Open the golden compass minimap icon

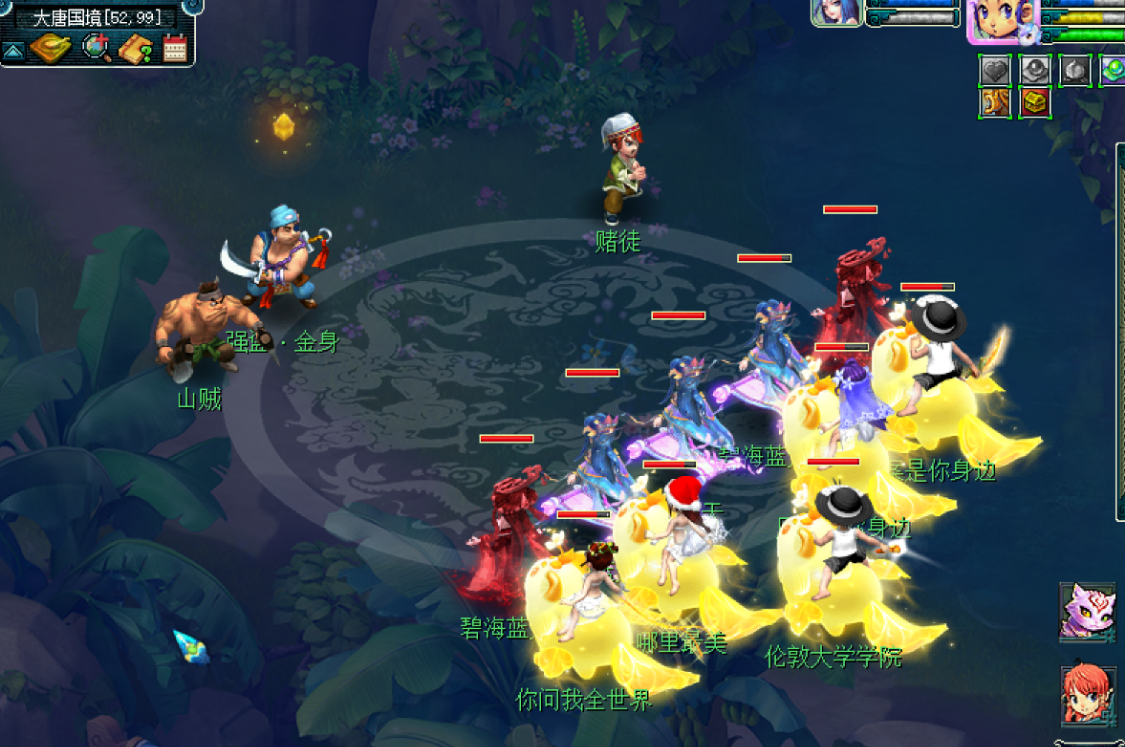[49, 48]
